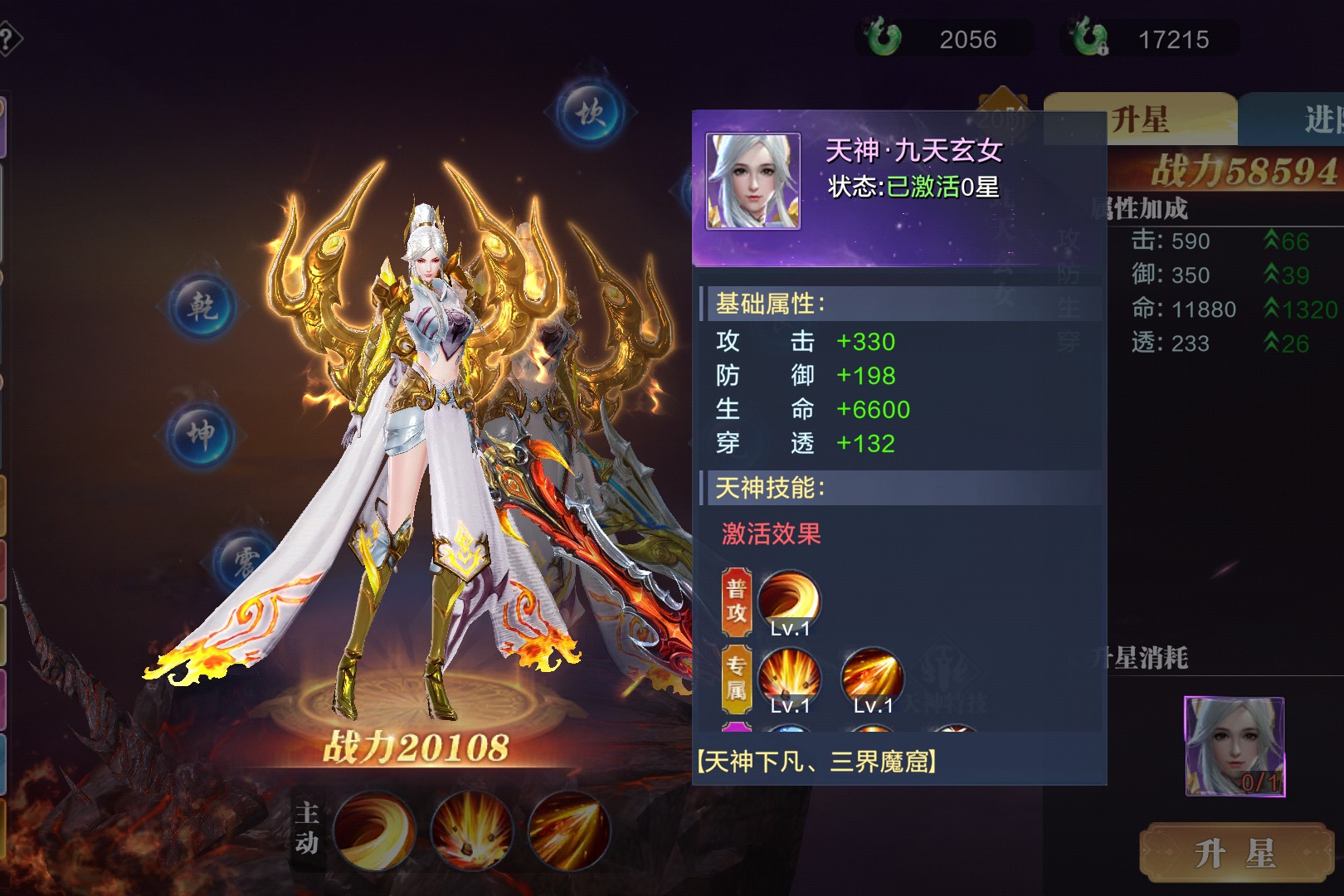Tap the 17215 bound jade currency icon

coord(1088,38)
